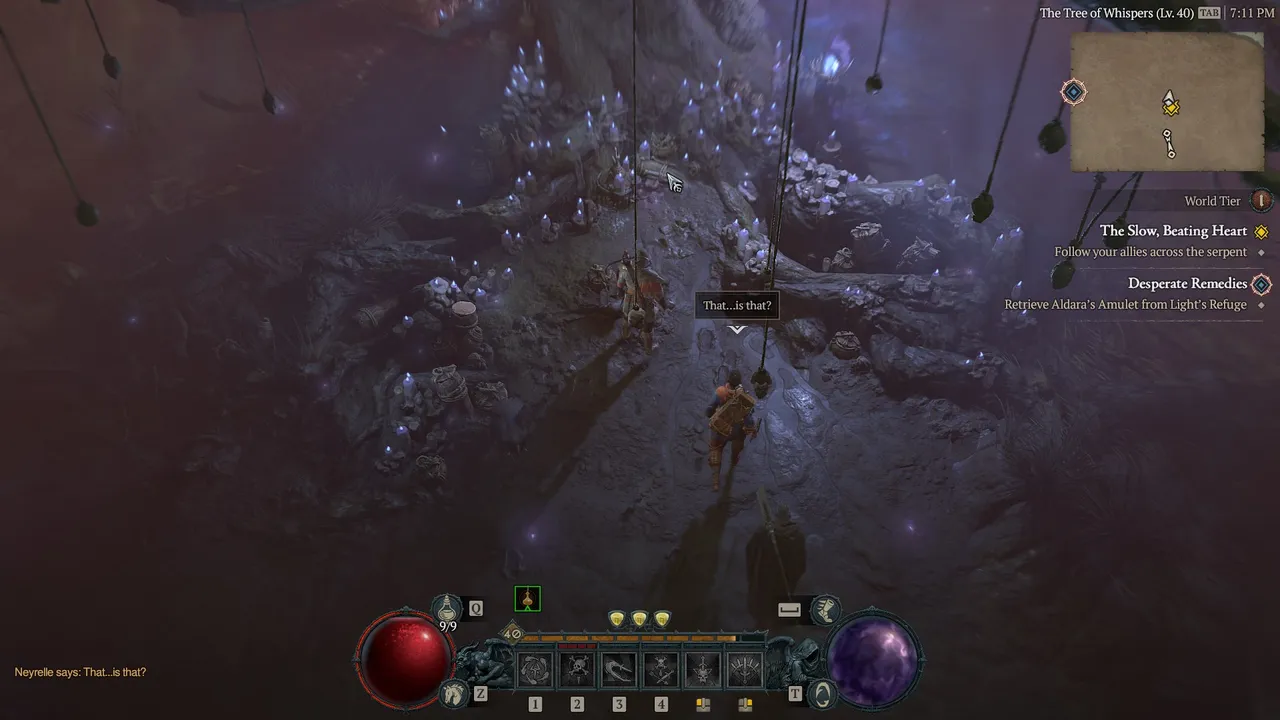Viewport: 1280px width, 720px height.
Task: Activate the skill in hotbar slot 1
Action: click(534, 669)
